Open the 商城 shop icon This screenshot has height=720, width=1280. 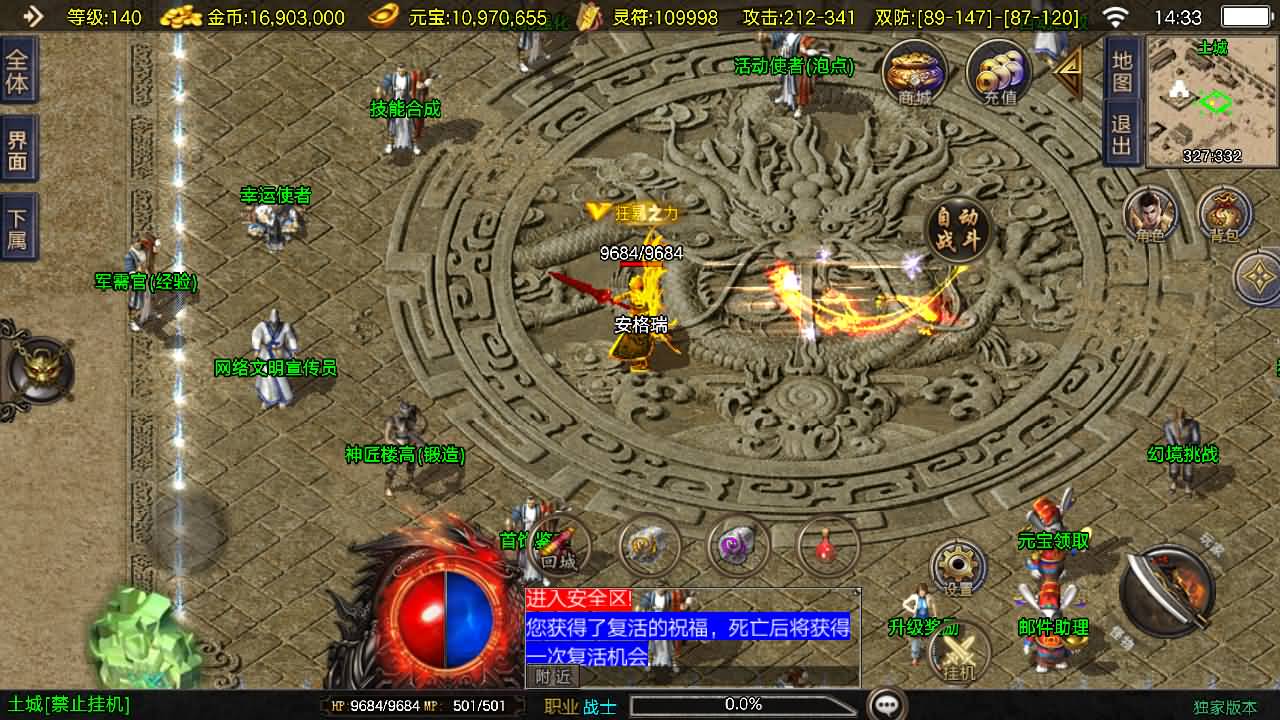coord(914,73)
